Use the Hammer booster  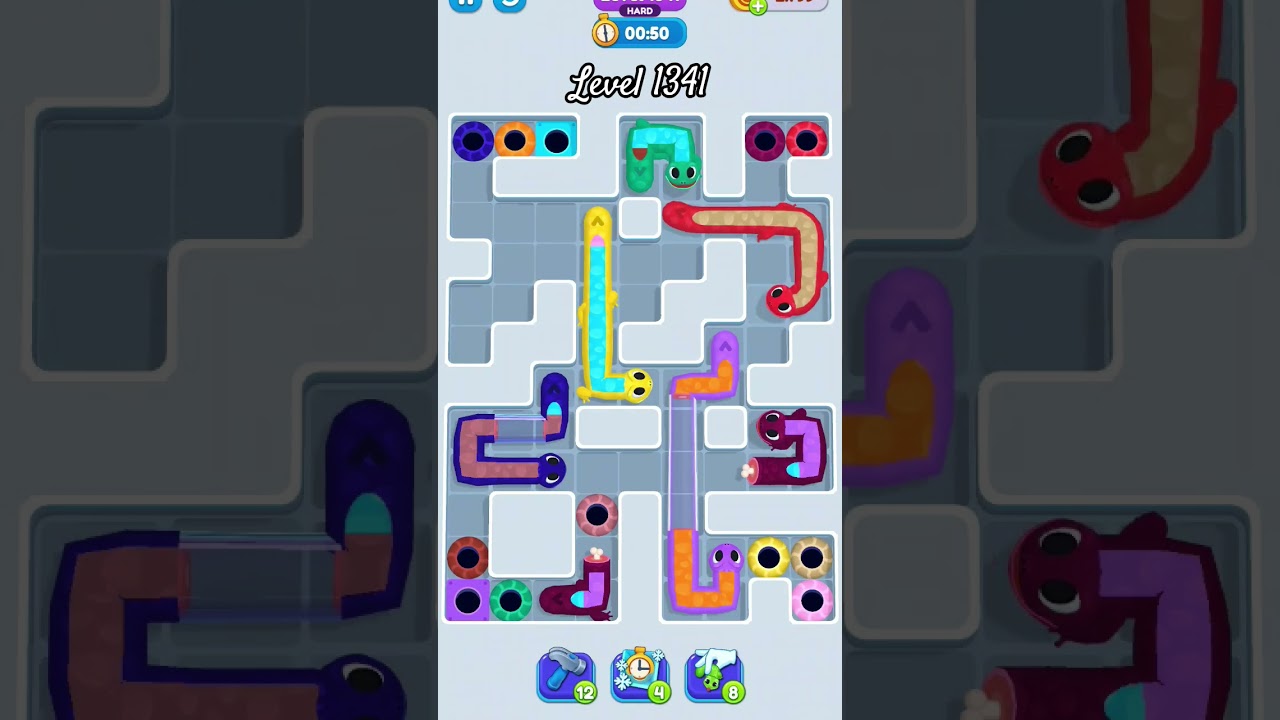point(566,675)
